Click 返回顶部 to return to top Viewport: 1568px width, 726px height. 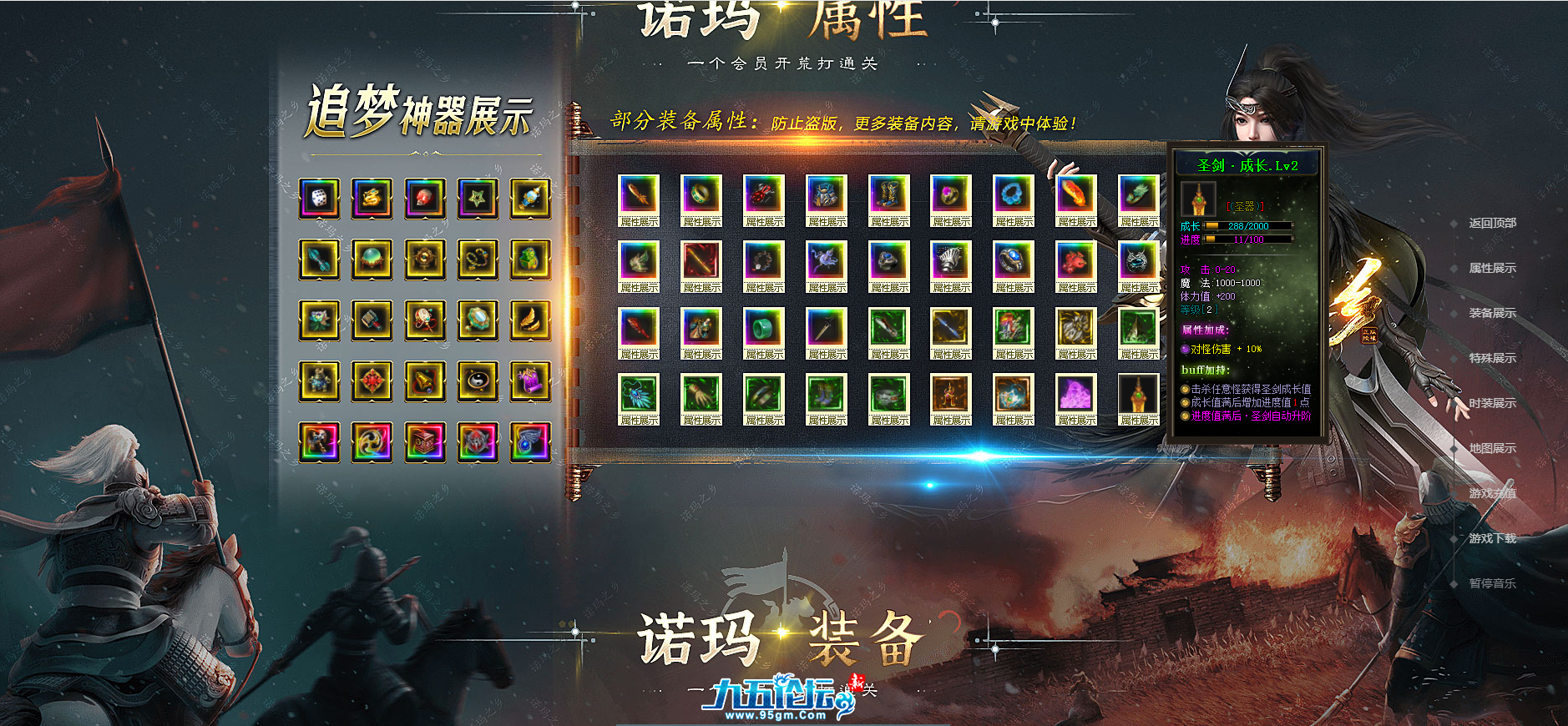pyautogui.click(x=1495, y=224)
